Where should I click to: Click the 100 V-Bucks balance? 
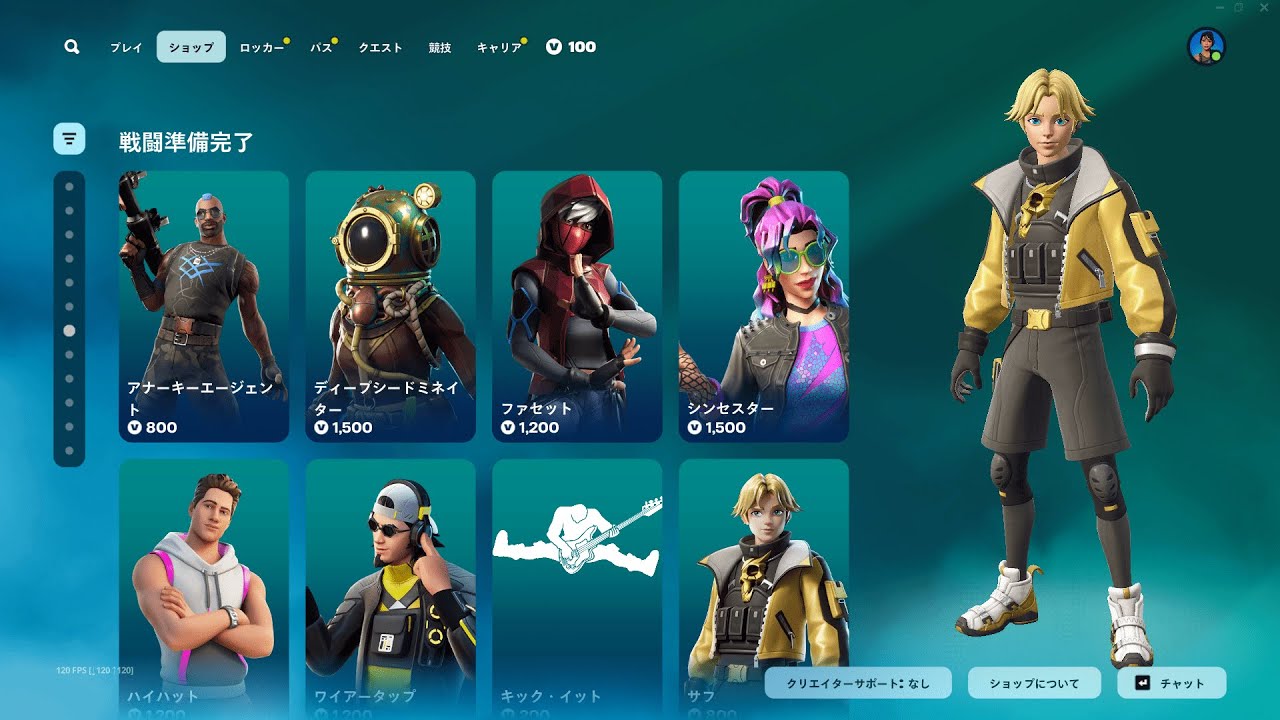[571, 47]
